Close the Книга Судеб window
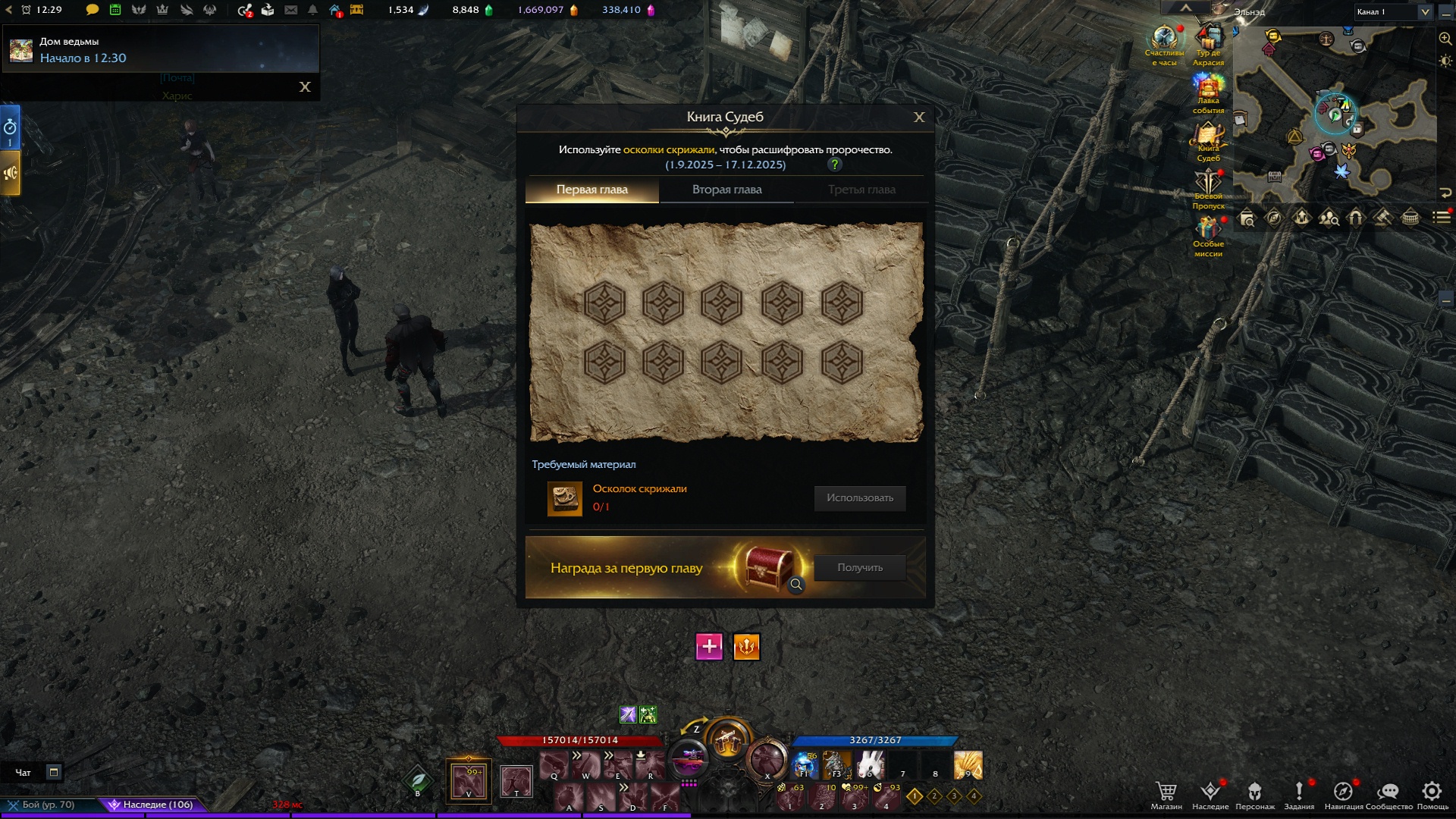The height and width of the screenshot is (819, 1456). tap(919, 118)
